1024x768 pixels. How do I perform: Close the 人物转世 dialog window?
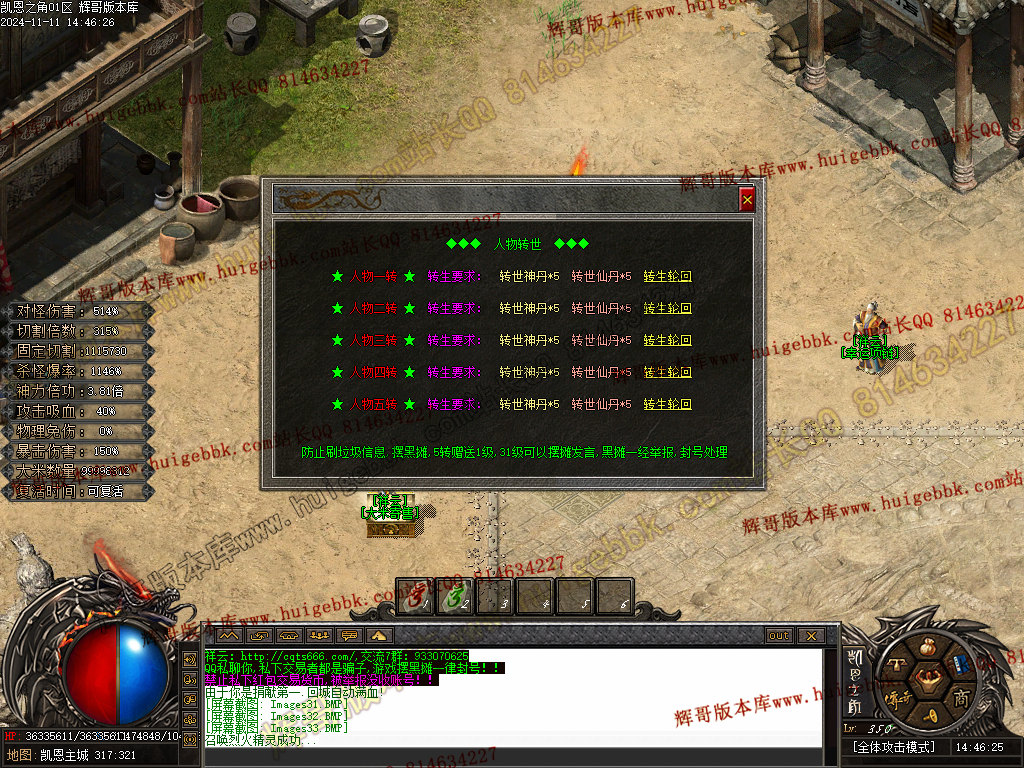point(747,199)
